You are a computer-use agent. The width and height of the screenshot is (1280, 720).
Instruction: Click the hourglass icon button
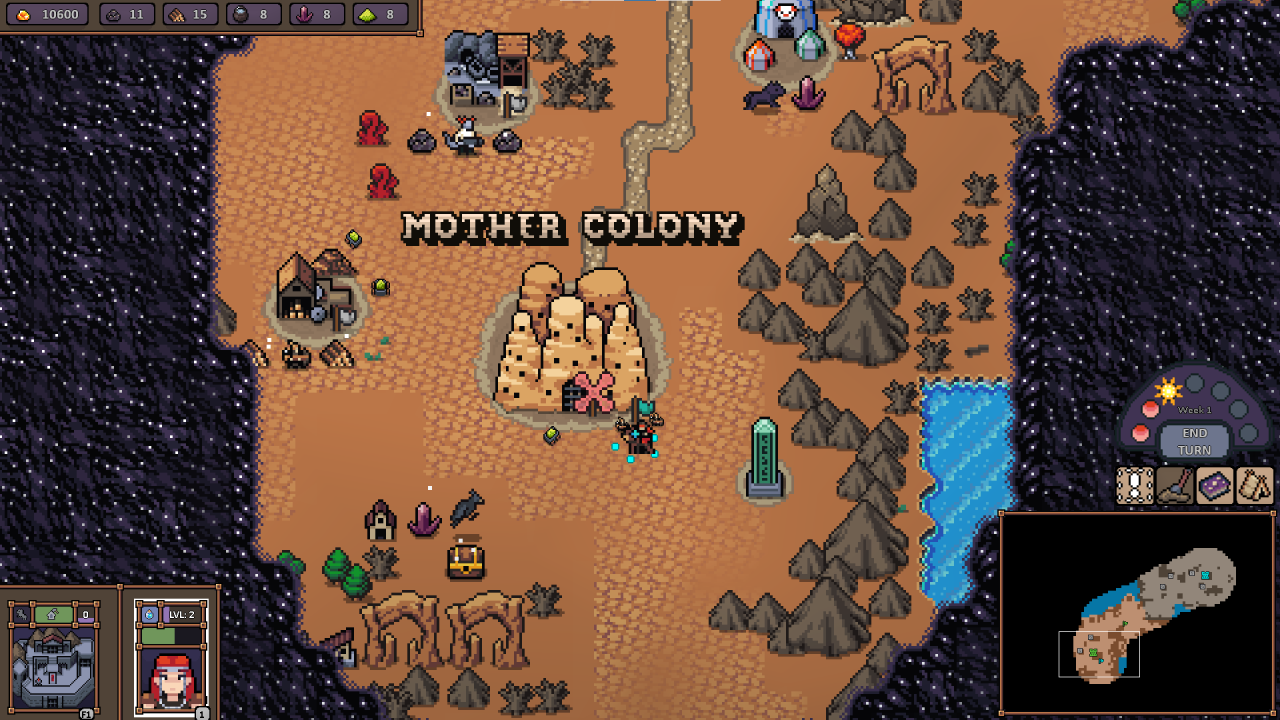(x=1135, y=486)
